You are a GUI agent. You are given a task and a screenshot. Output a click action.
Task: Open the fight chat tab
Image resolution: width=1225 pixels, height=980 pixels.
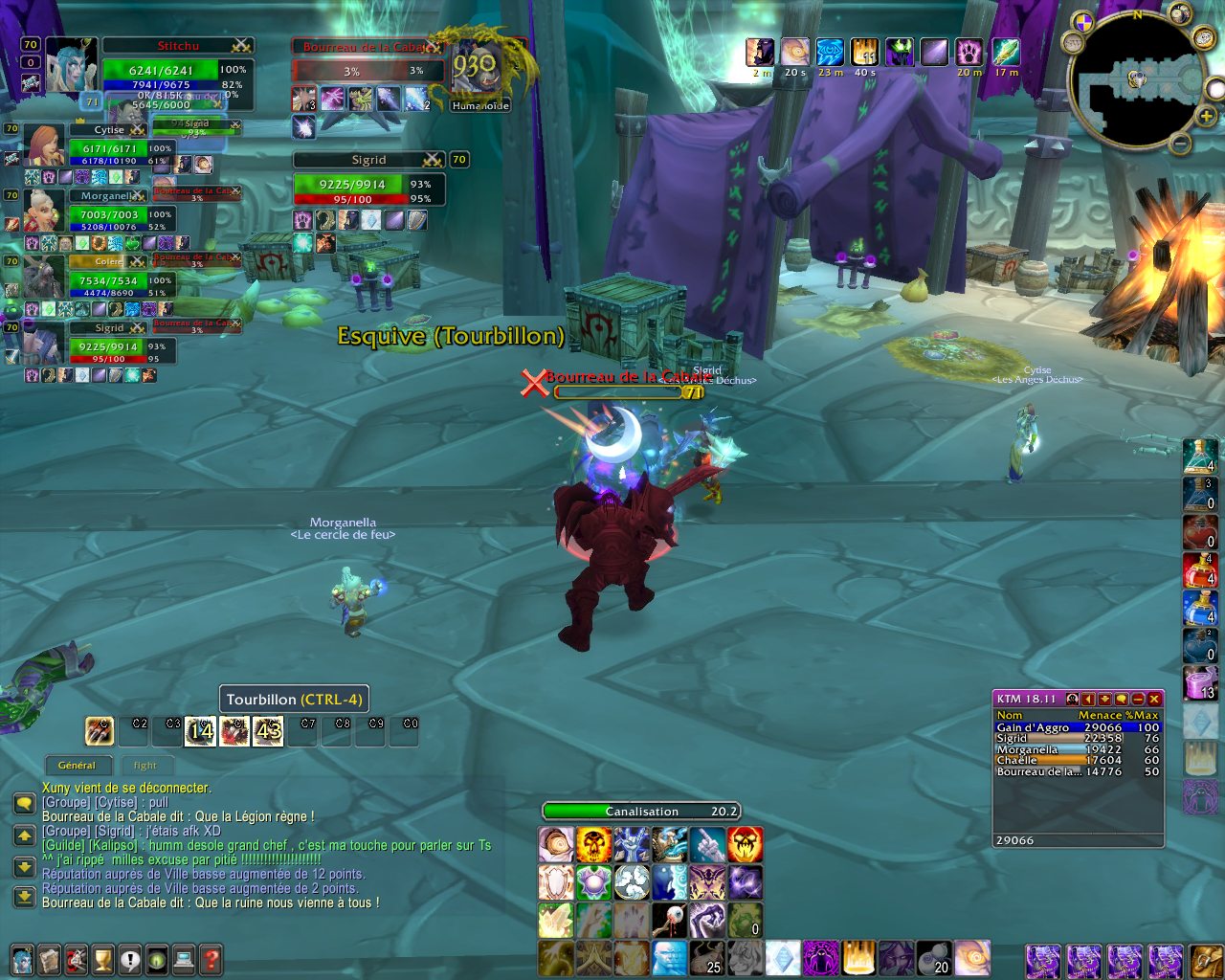pyautogui.click(x=145, y=765)
